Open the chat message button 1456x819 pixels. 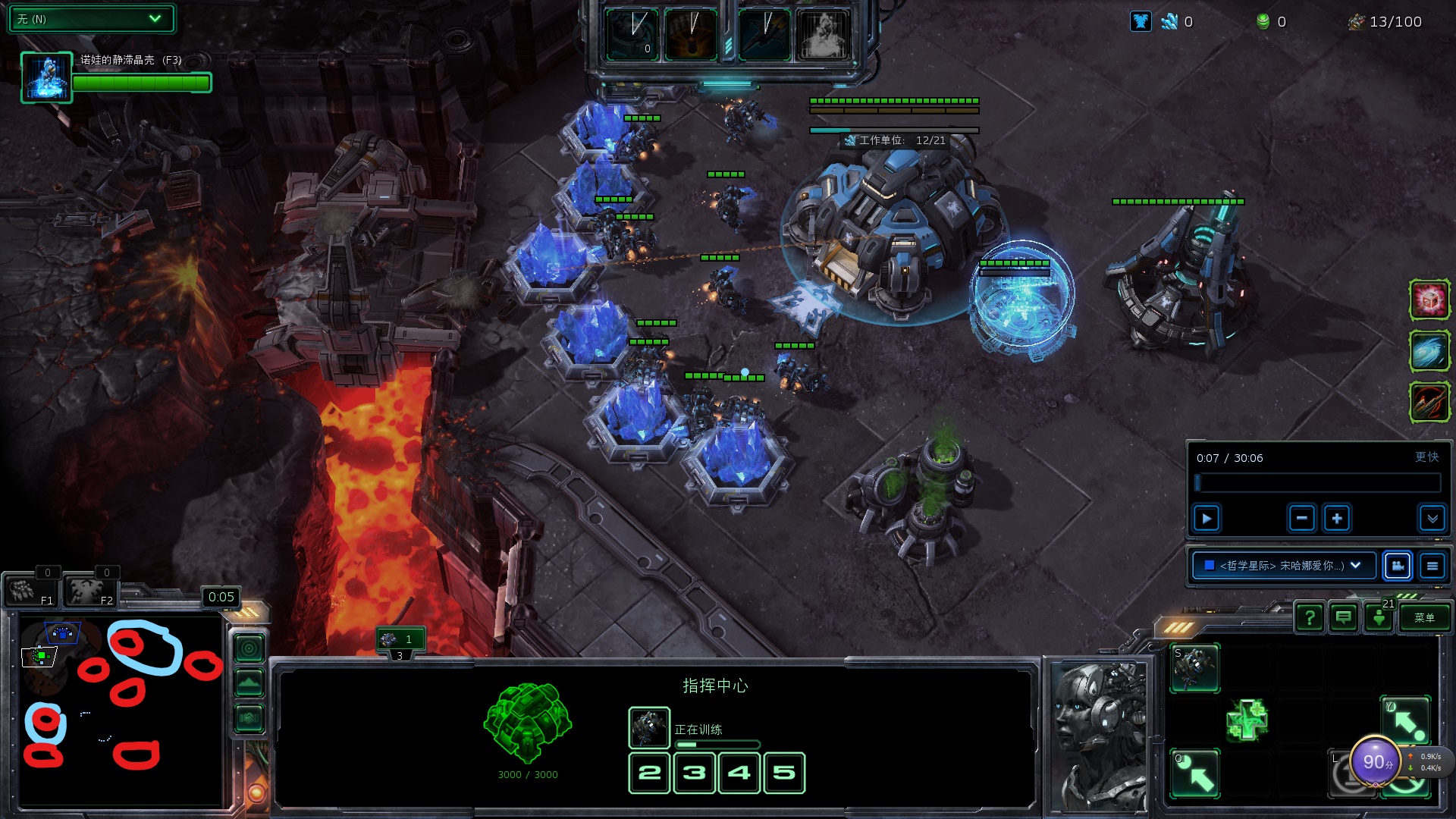(1344, 618)
